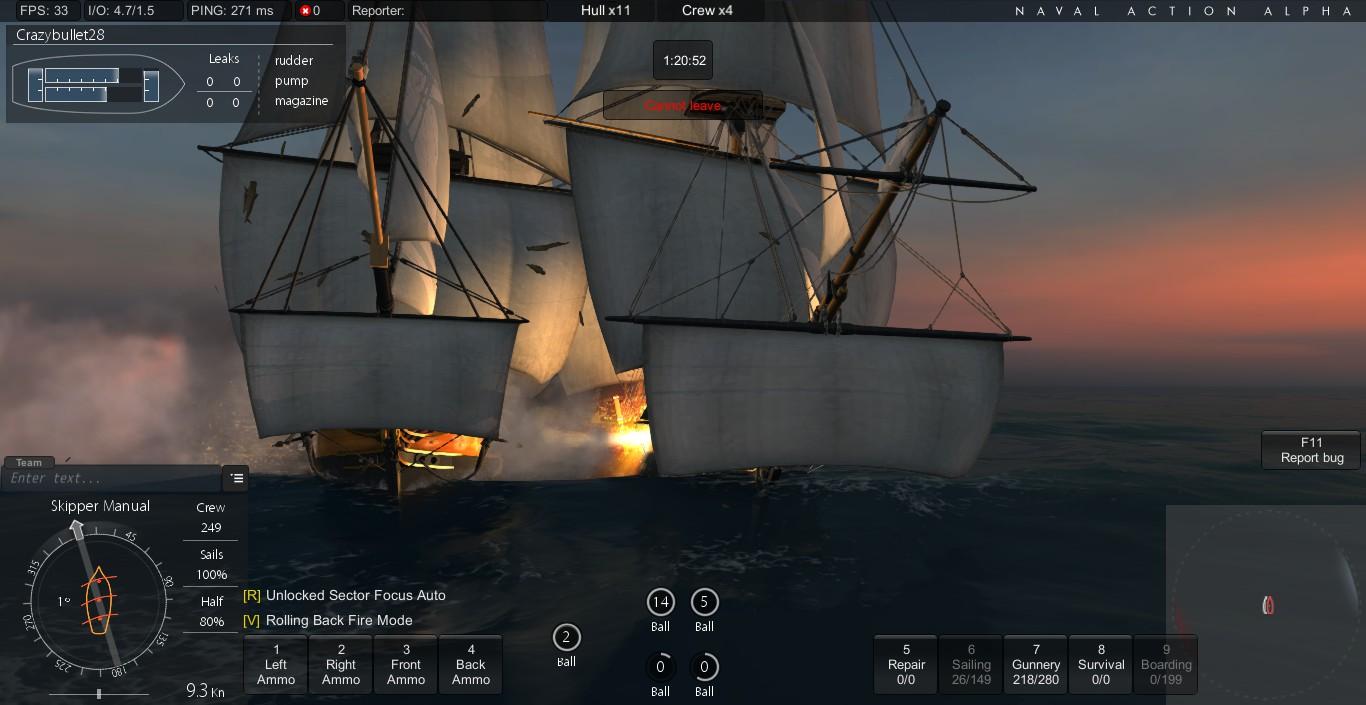The width and height of the screenshot is (1366, 705).
Task: Select the Sailing crew focus
Action: 971,664
